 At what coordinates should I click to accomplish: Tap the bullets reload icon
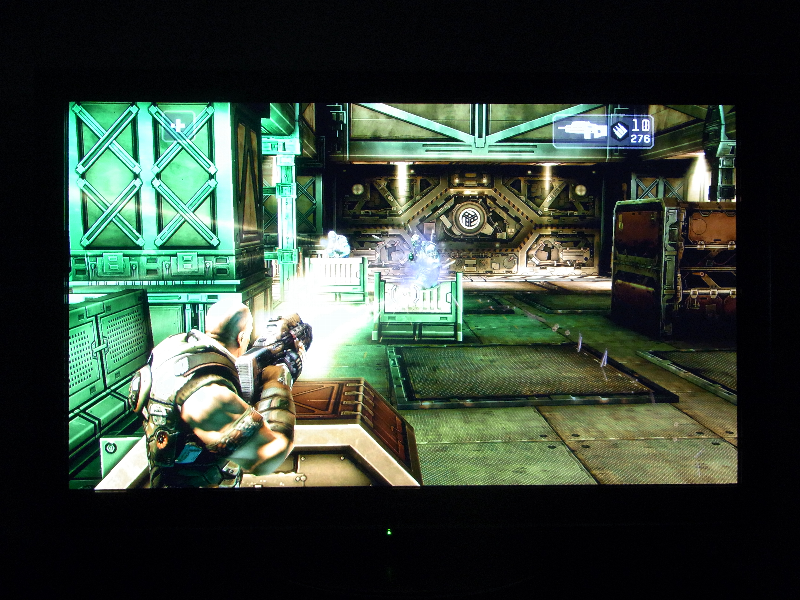(x=618, y=130)
